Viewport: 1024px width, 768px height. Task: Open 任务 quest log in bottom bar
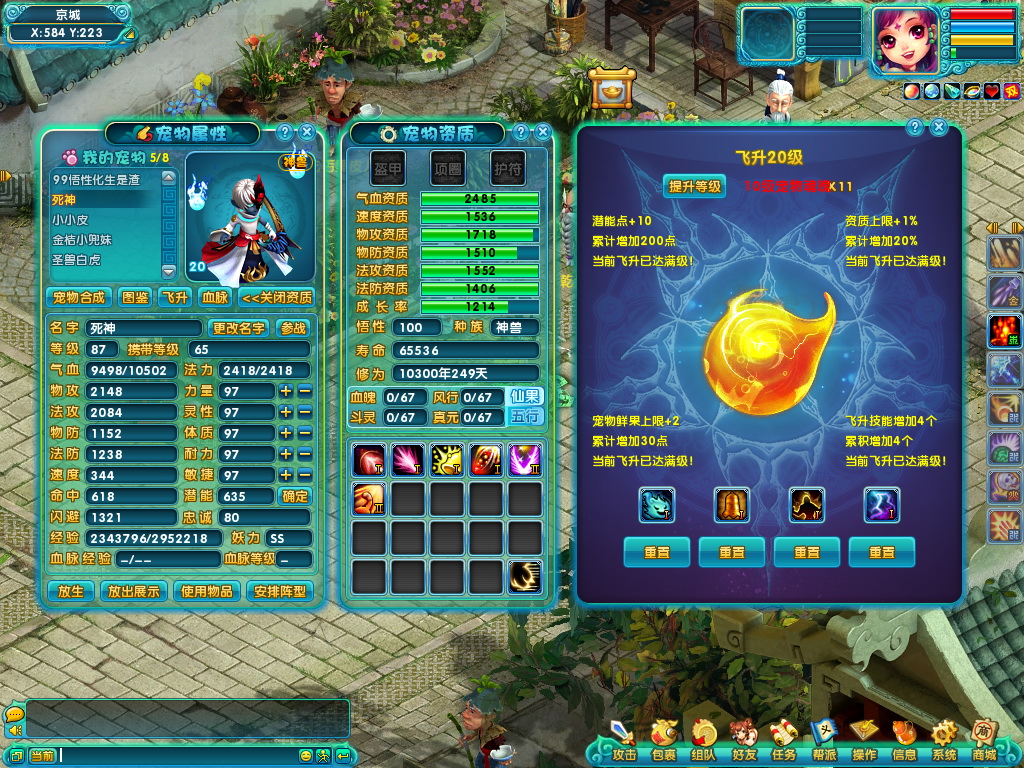click(x=784, y=741)
